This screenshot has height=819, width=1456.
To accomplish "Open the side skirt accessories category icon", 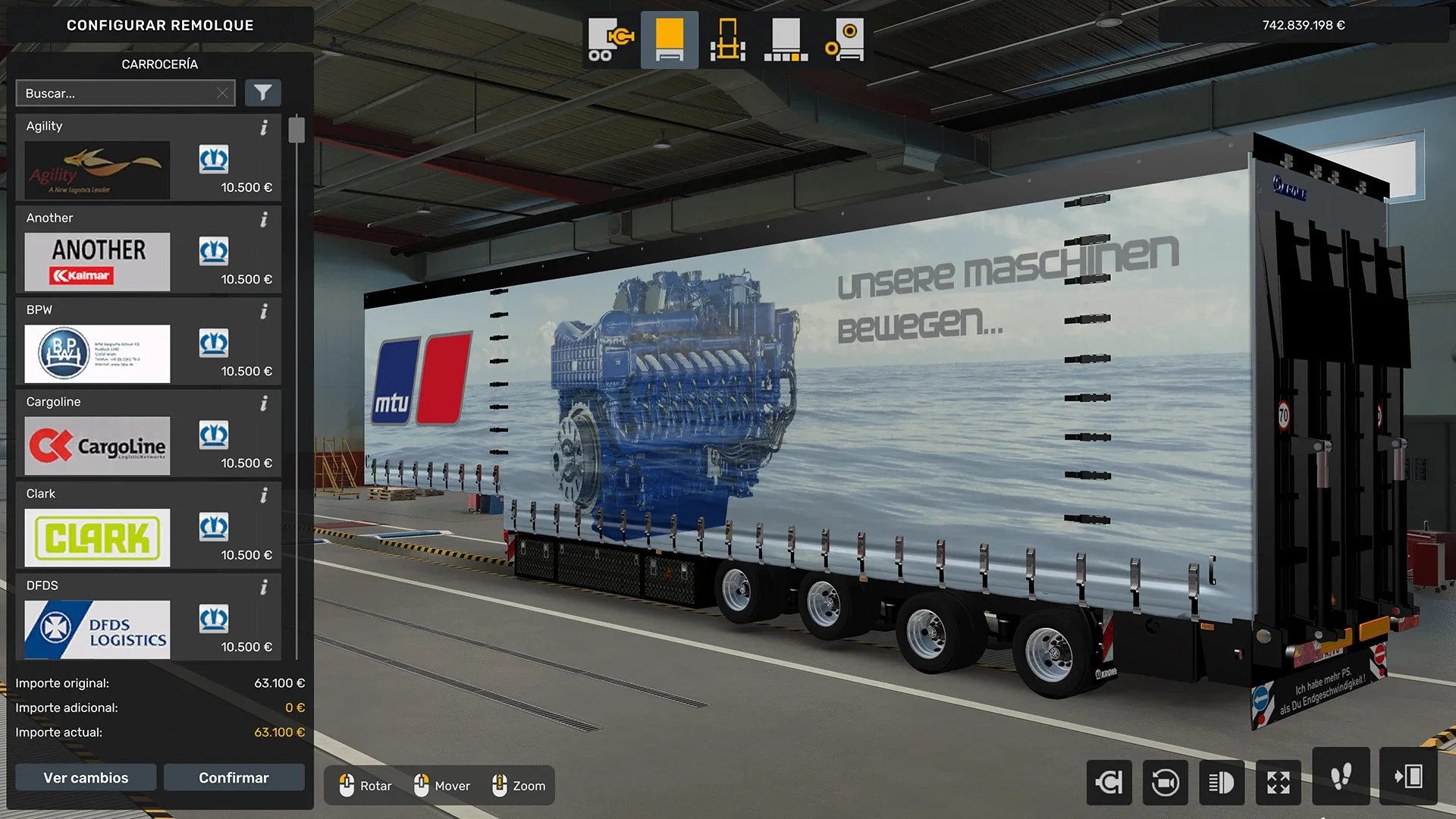I will [x=786, y=39].
